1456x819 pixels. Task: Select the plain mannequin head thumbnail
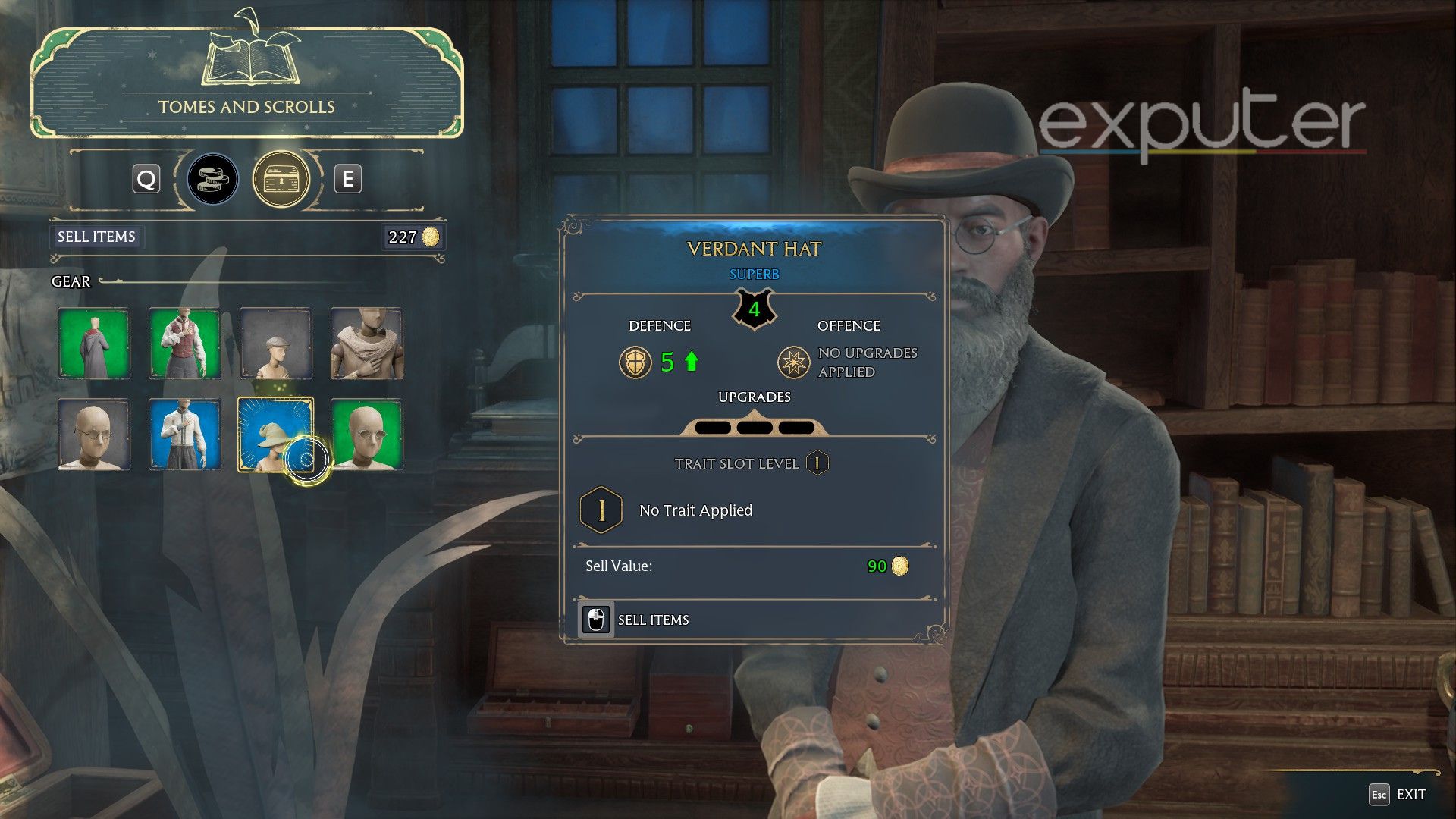93,435
